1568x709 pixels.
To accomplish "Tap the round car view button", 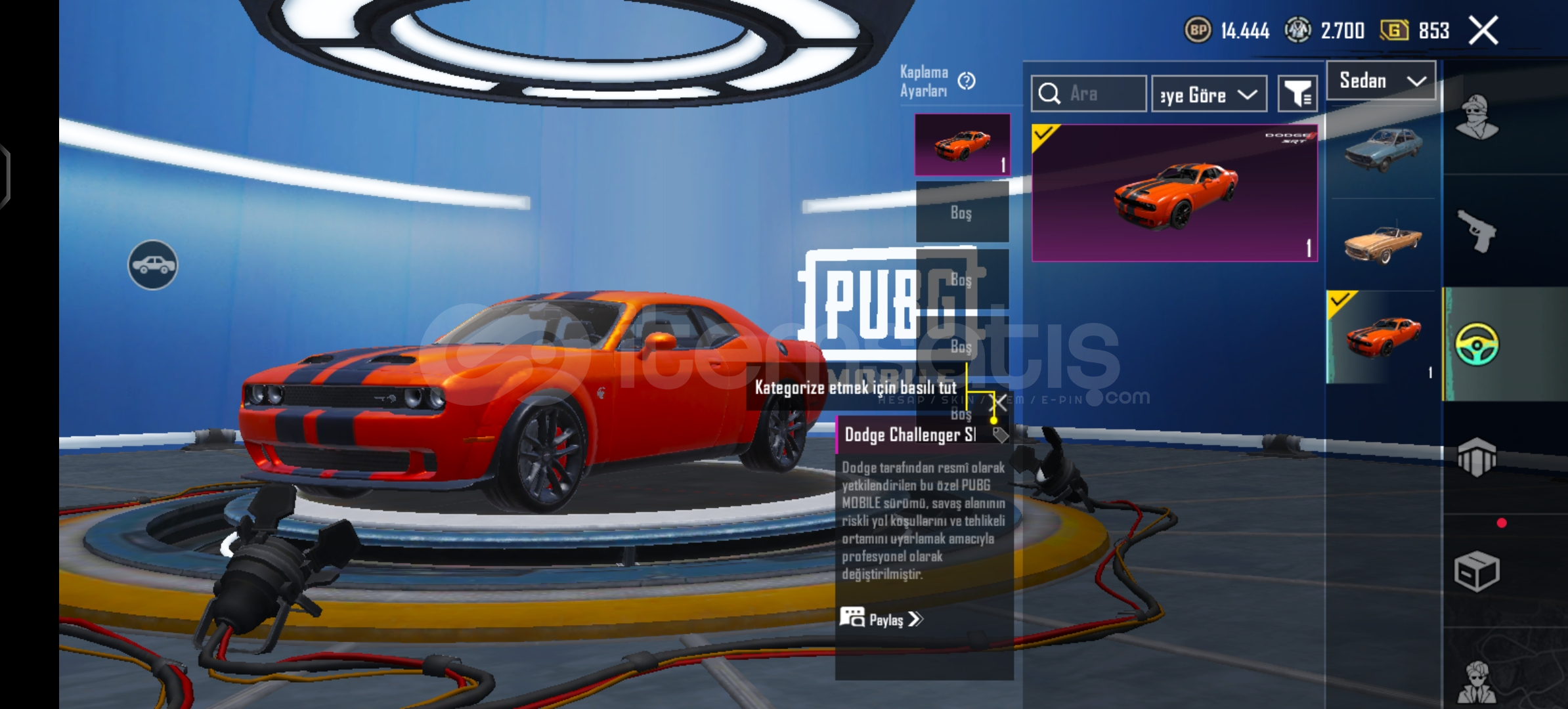I will (x=152, y=265).
